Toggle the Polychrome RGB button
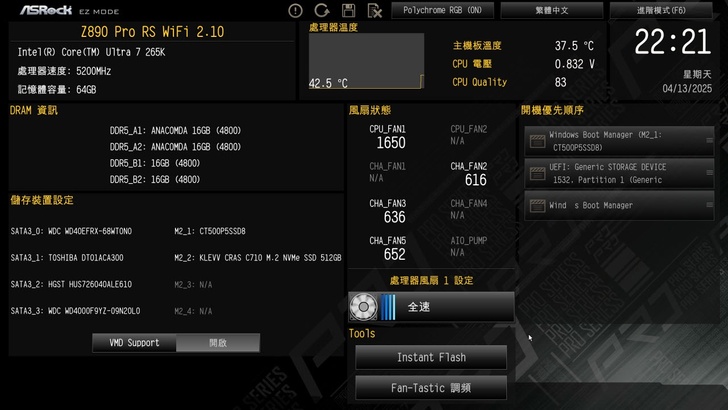The width and height of the screenshot is (728, 410). pos(442,10)
